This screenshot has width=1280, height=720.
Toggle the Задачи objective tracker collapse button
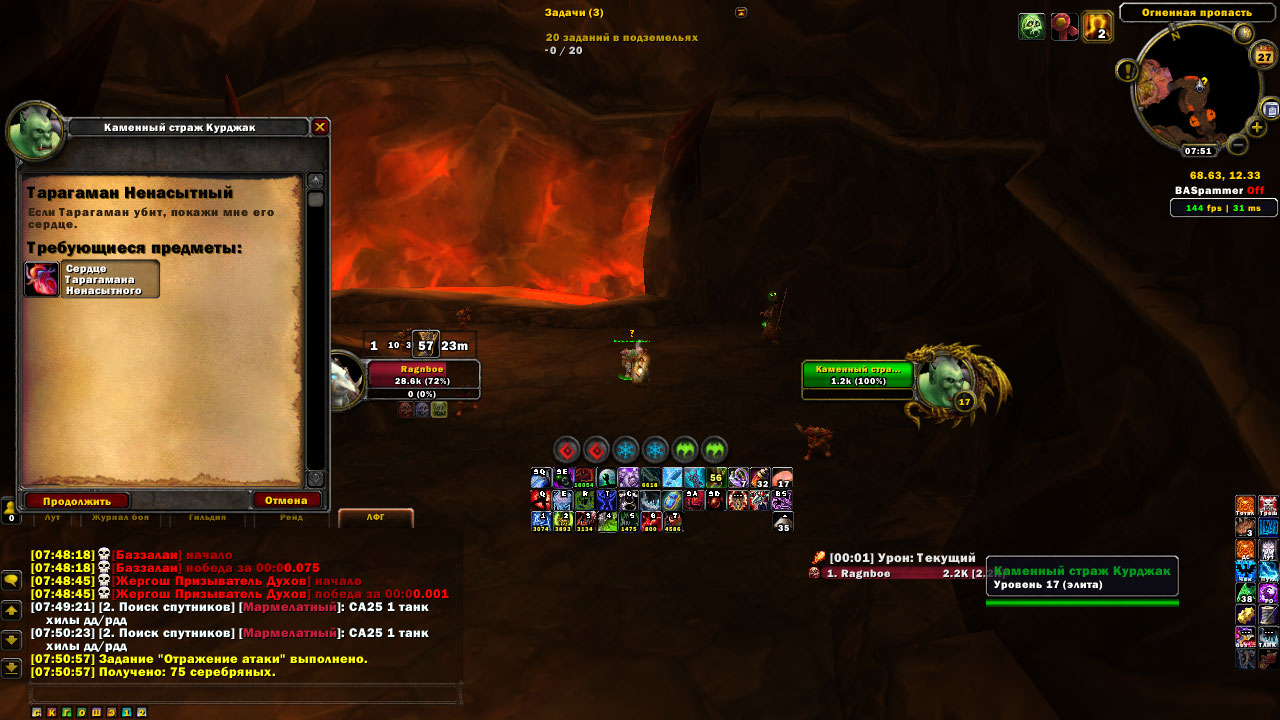[x=741, y=12]
